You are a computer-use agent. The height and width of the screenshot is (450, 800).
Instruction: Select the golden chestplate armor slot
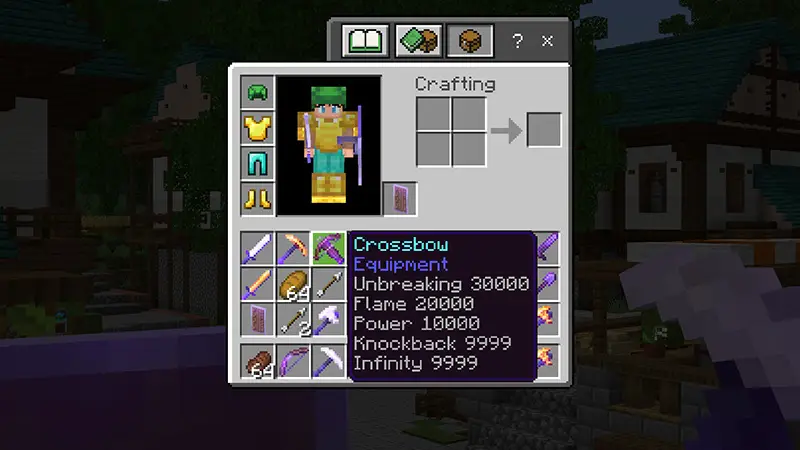coord(257,127)
